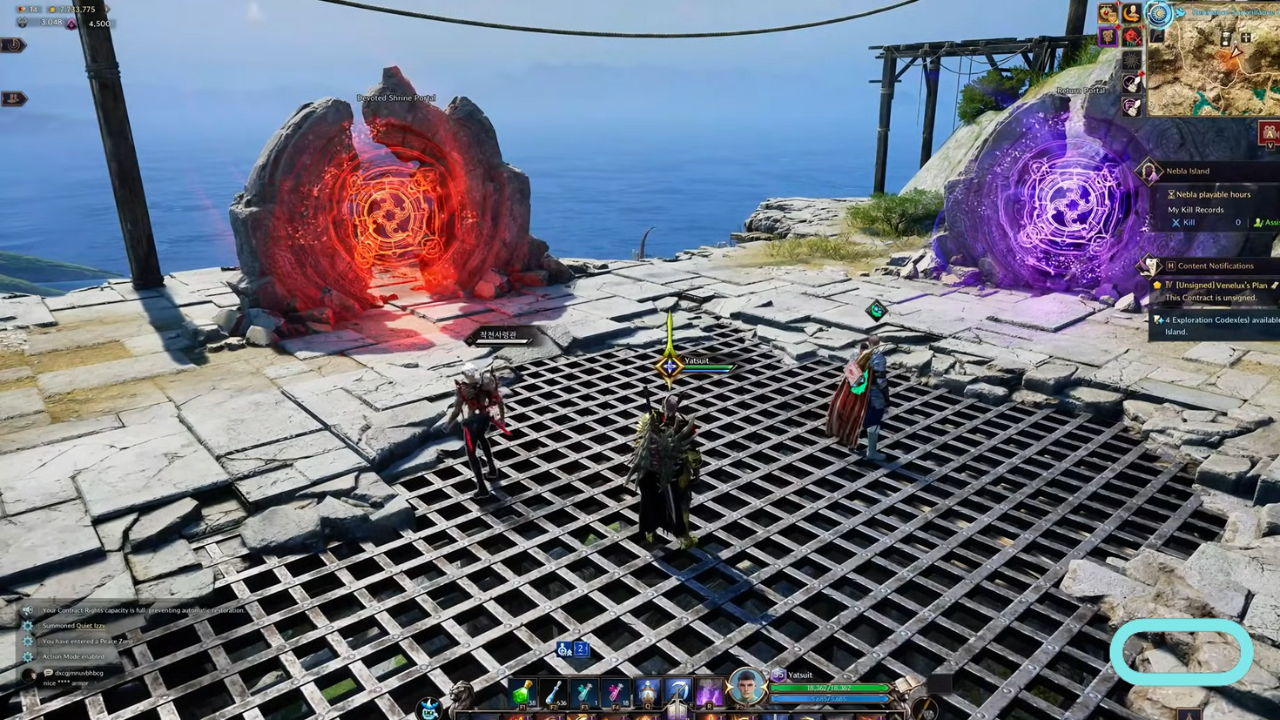Select the Nebla Island header tab

[x=1188, y=170]
